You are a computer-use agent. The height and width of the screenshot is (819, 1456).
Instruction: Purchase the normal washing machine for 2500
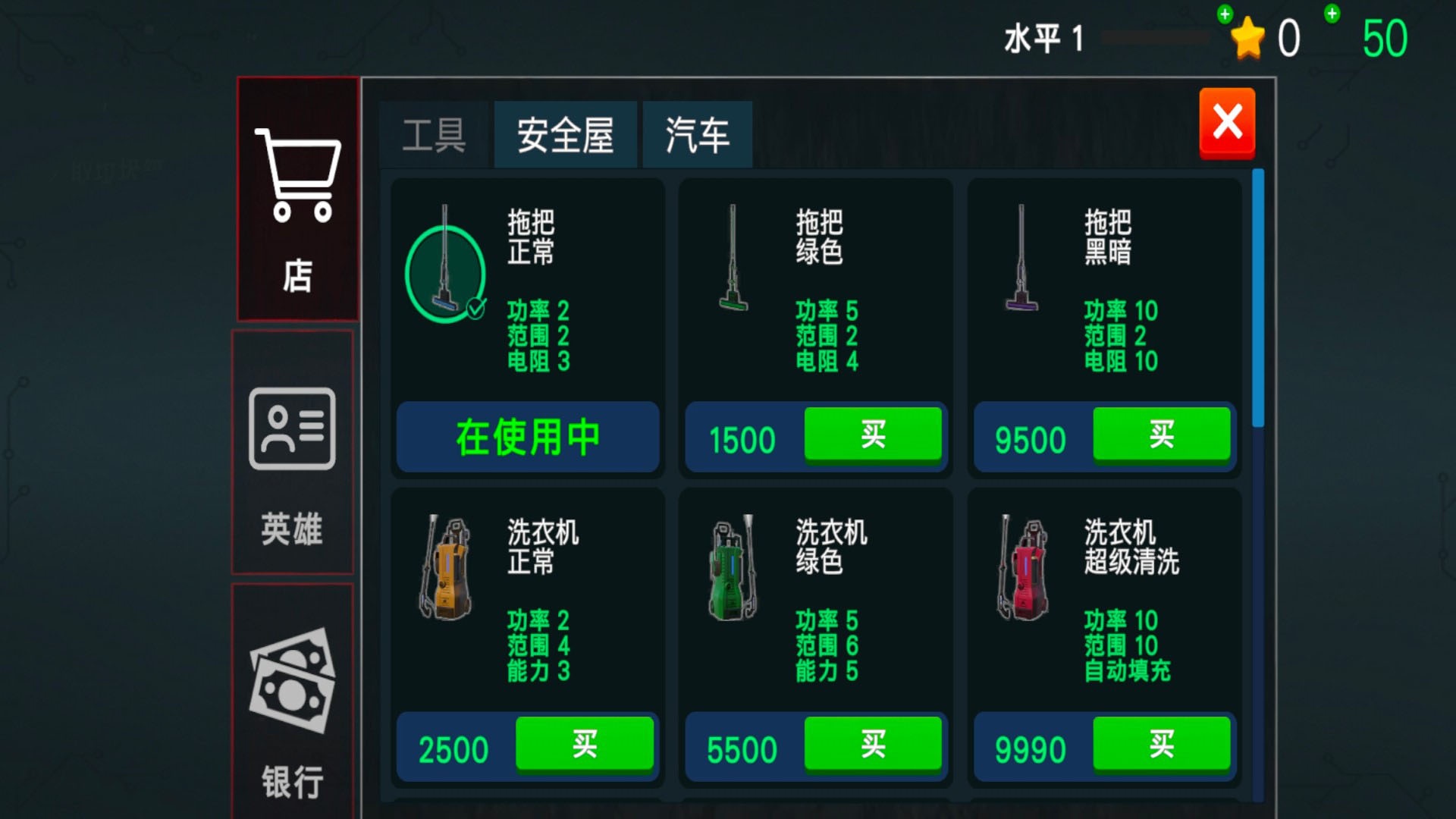[585, 745]
